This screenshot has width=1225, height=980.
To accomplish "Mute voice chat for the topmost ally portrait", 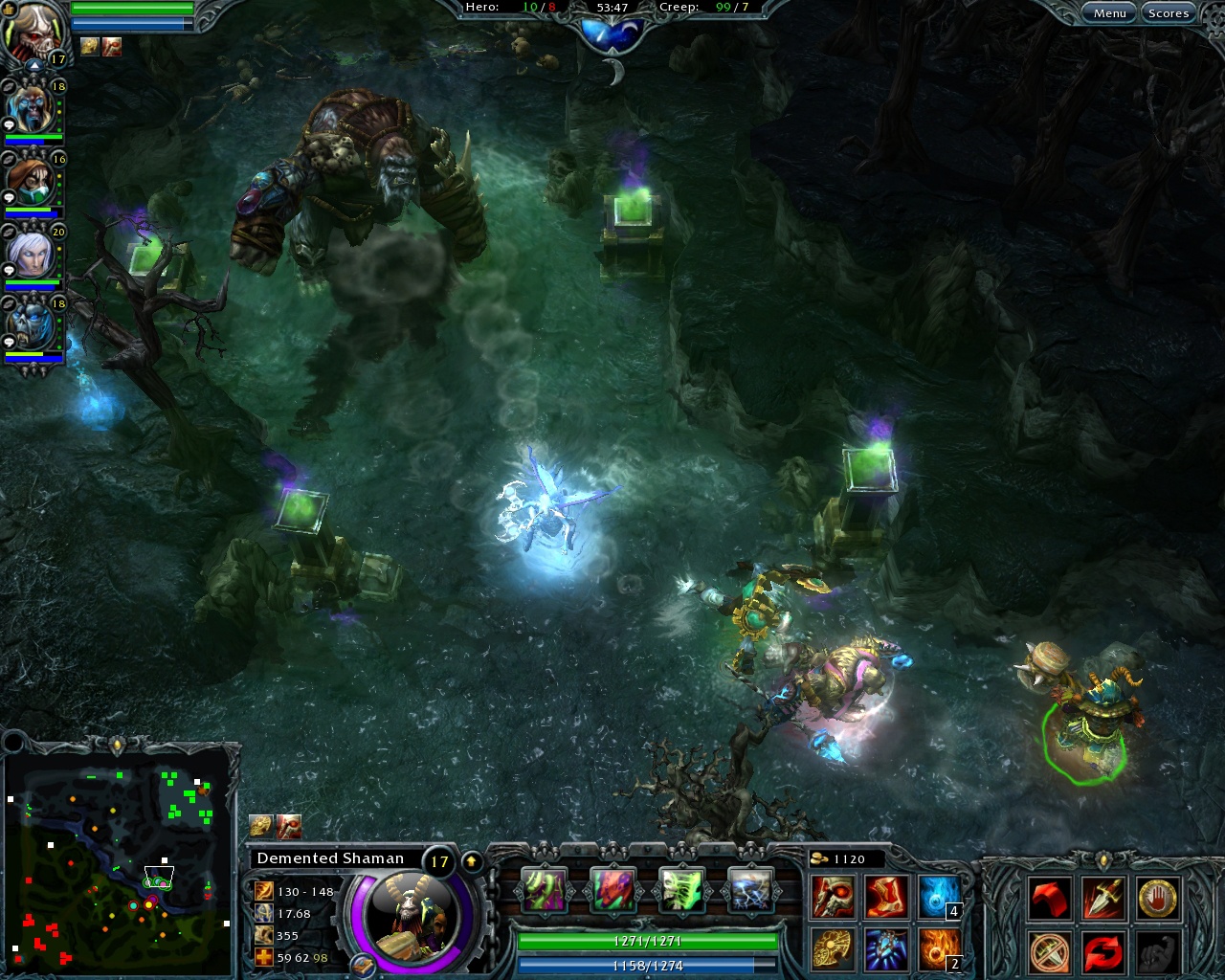I will click(9, 87).
